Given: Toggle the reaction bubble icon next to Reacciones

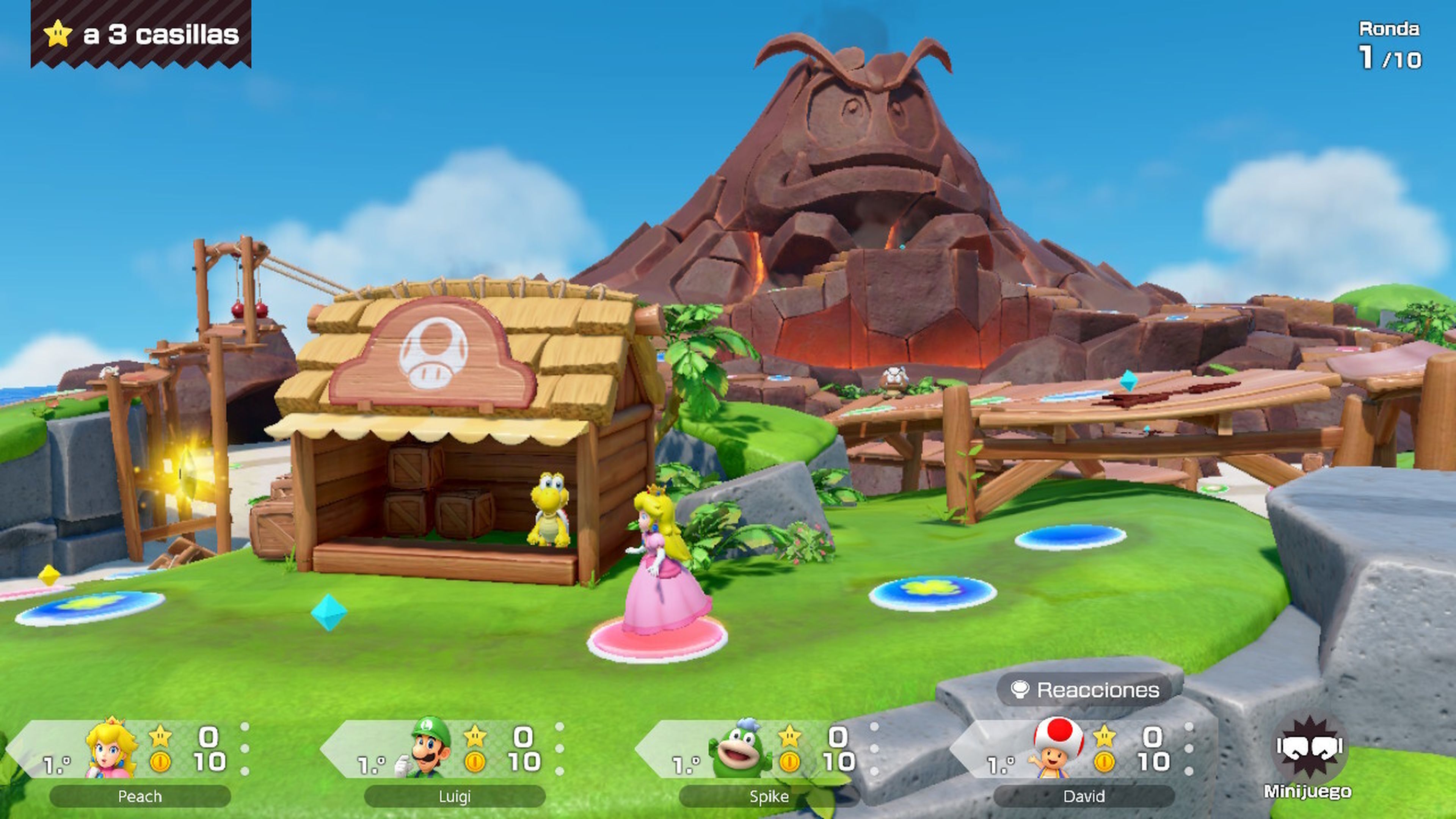Looking at the screenshot, I should (1020, 690).
